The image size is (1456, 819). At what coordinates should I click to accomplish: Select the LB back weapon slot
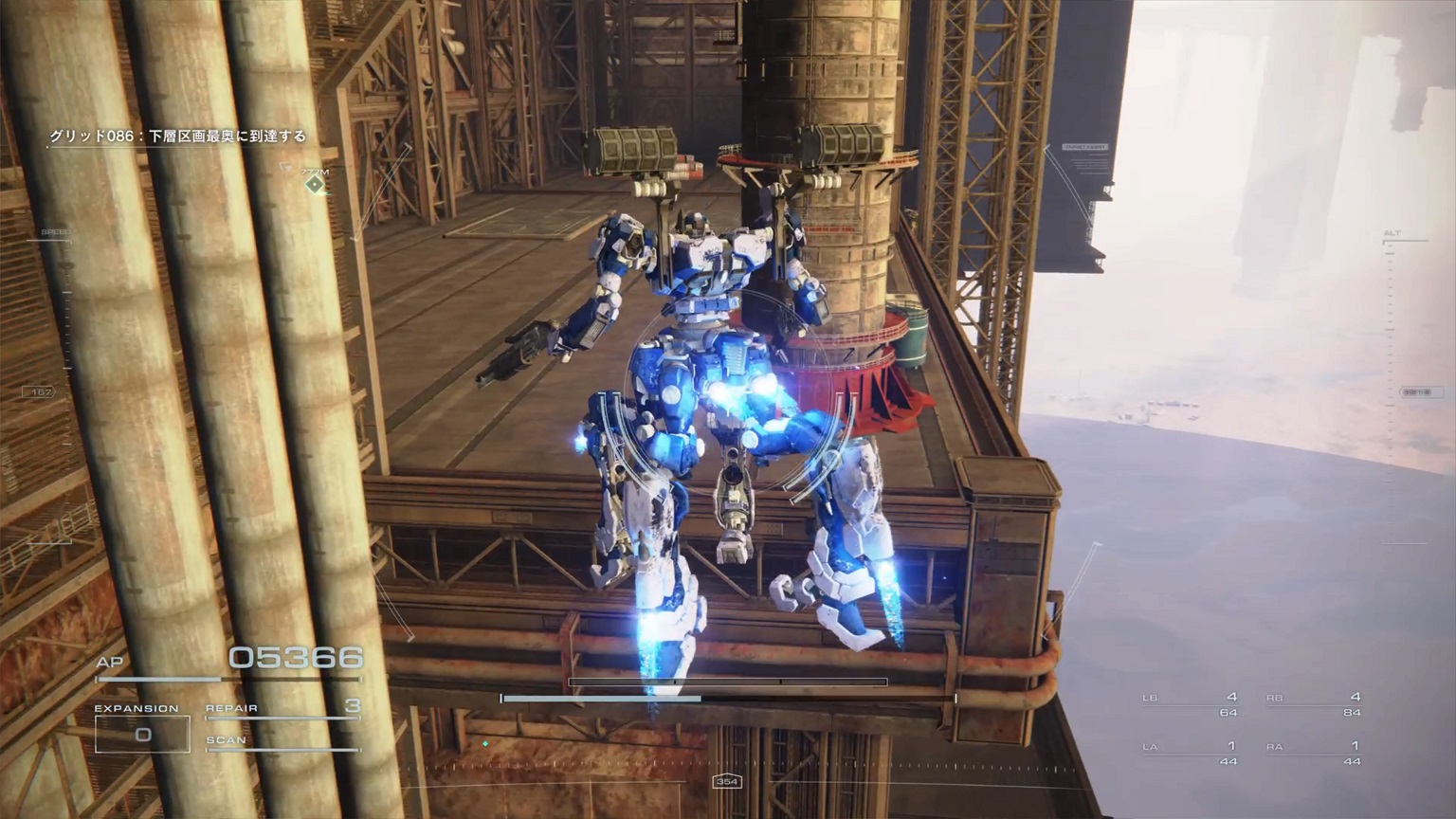click(x=1191, y=704)
